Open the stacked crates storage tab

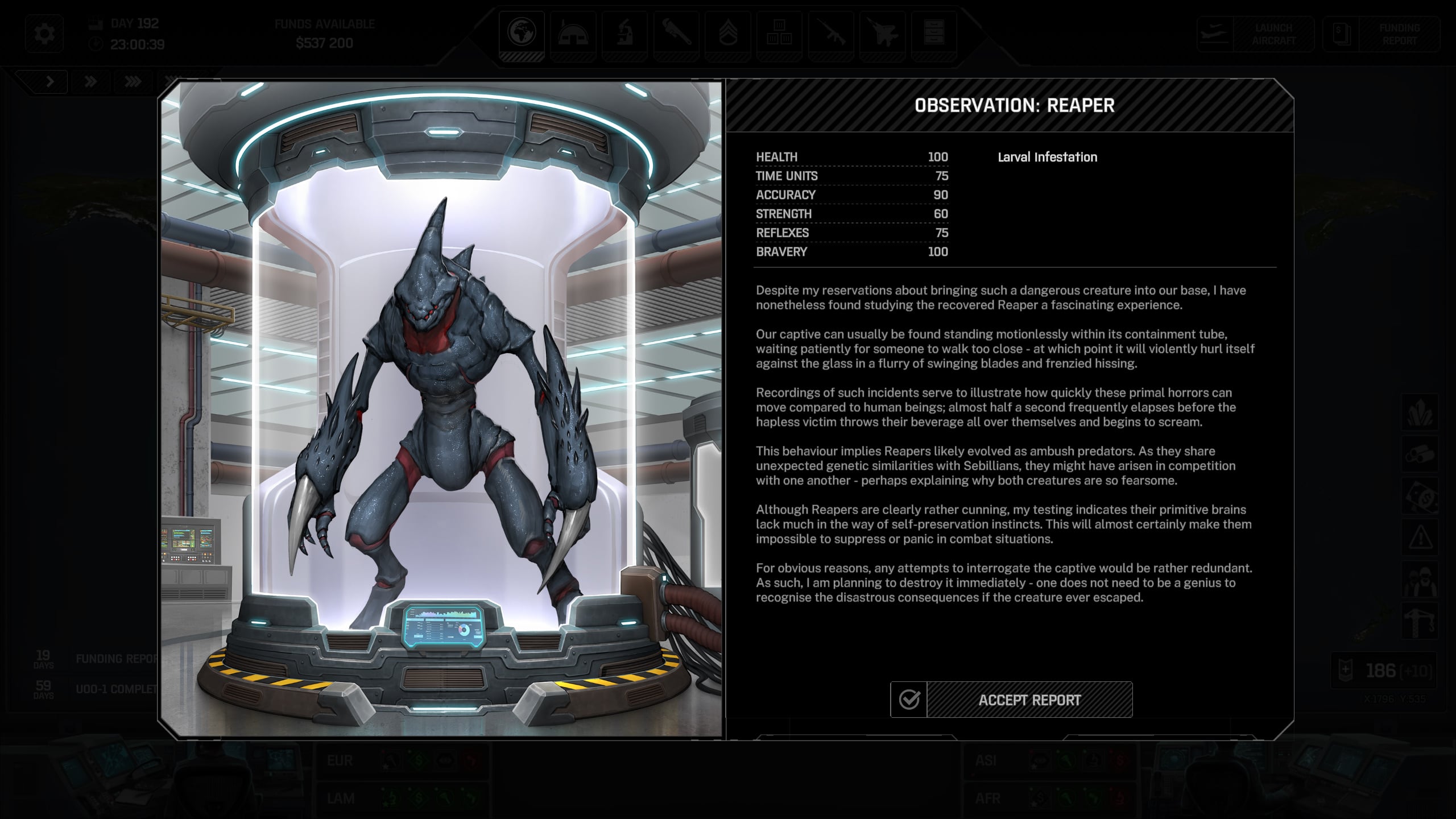(779, 33)
